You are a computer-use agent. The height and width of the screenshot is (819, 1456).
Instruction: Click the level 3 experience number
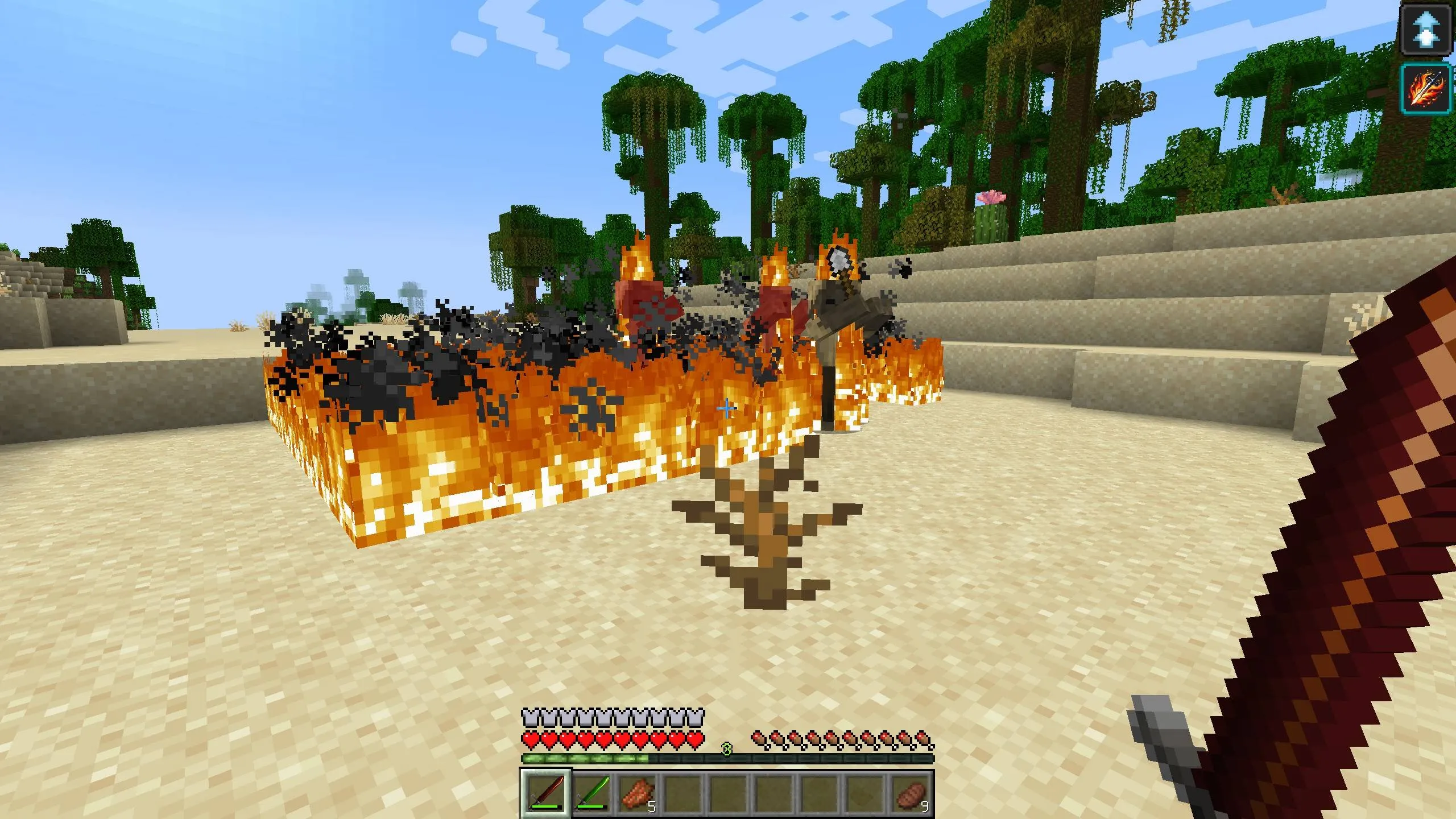pos(727,750)
